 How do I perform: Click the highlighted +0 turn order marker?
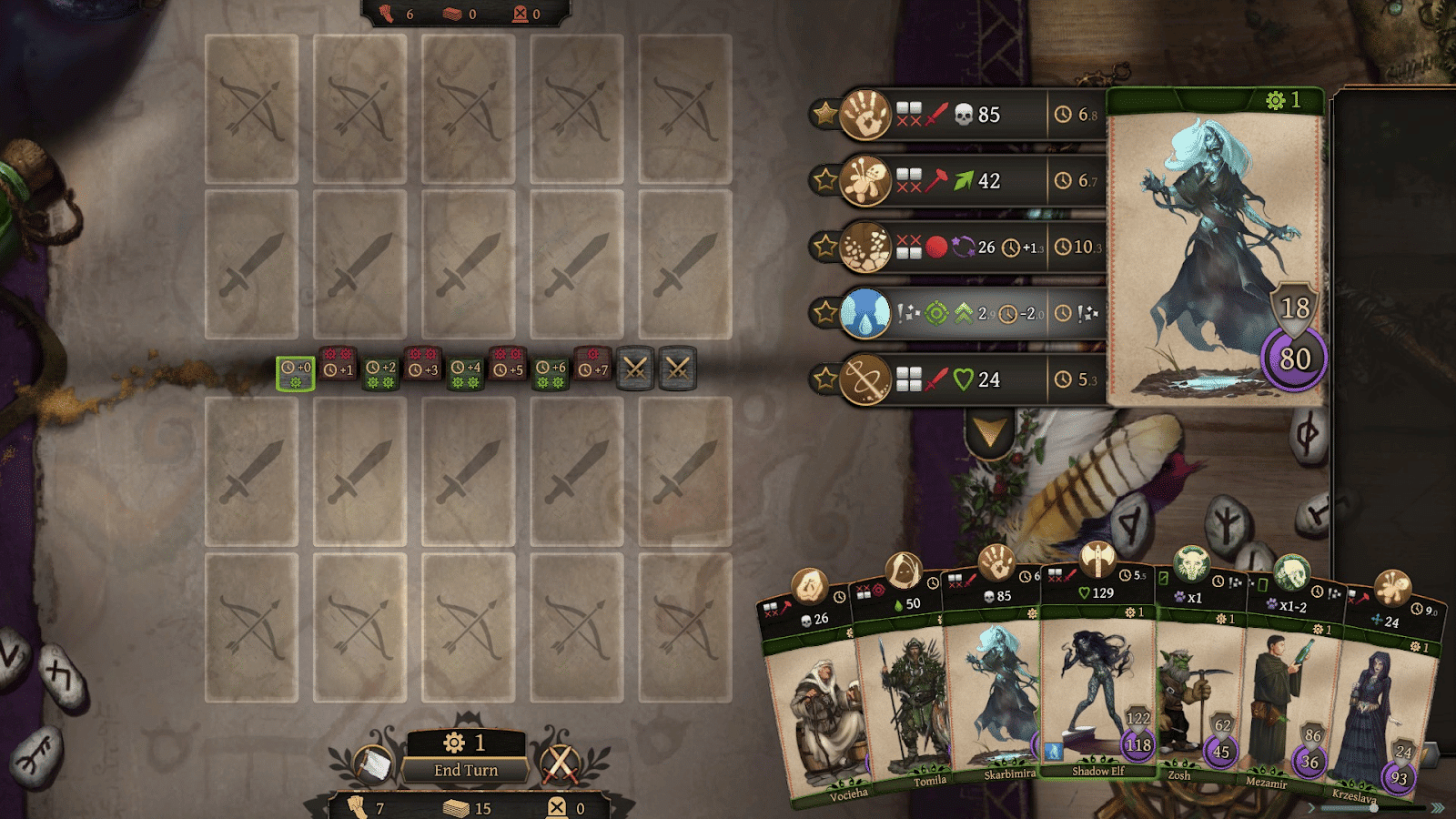click(x=296, y=373)
